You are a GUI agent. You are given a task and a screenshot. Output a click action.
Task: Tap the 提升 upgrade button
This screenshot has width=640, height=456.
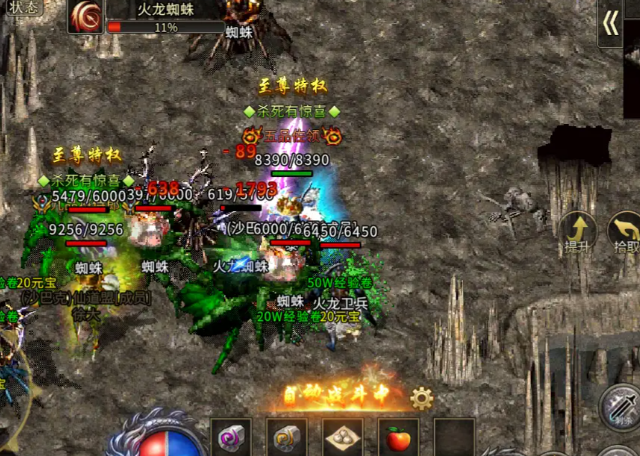[x=578, y=234]
